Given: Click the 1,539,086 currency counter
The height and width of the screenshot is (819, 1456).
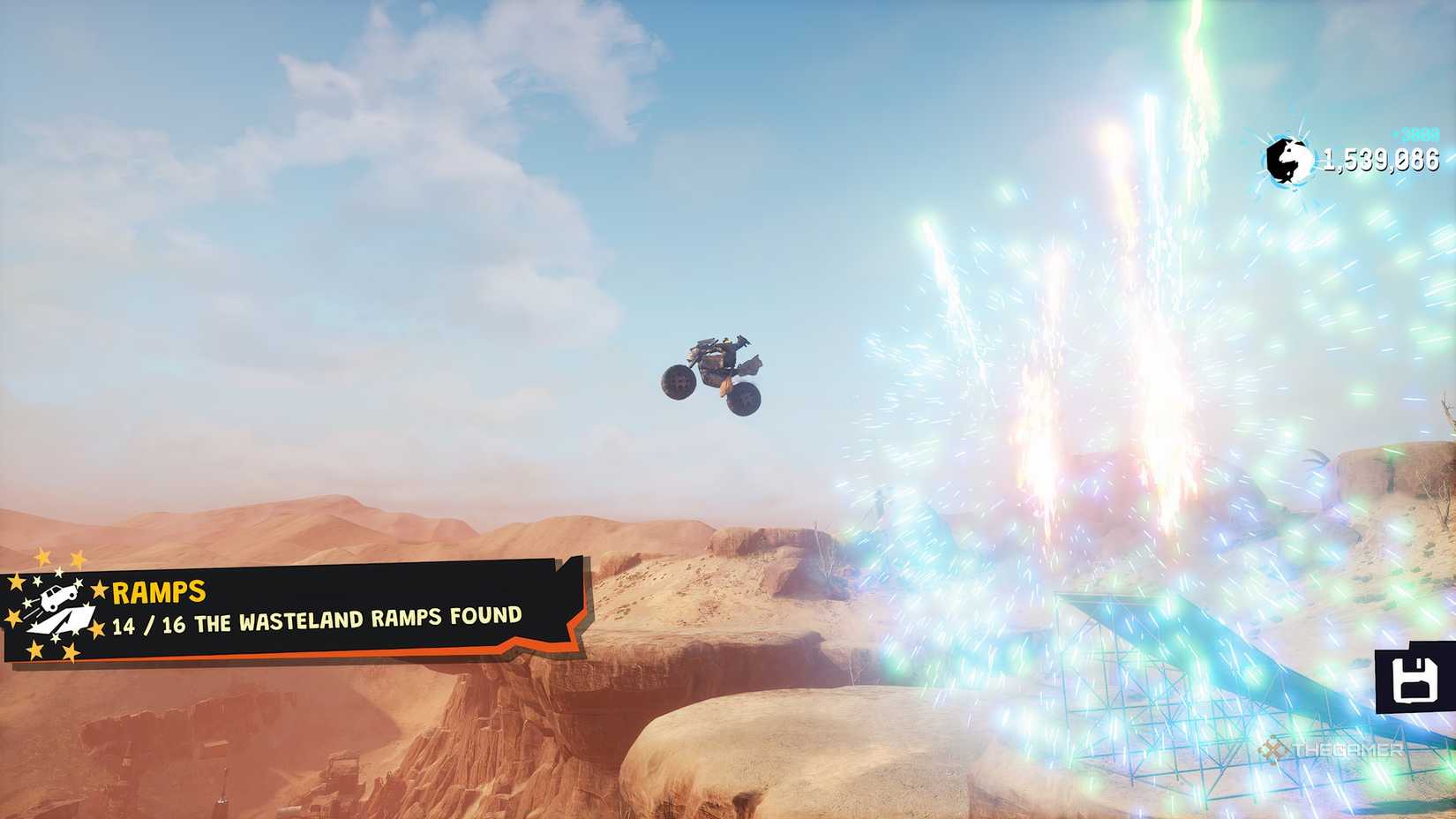Looking at the screenshot, I should pyautogui.click(x=1382, y=162).
